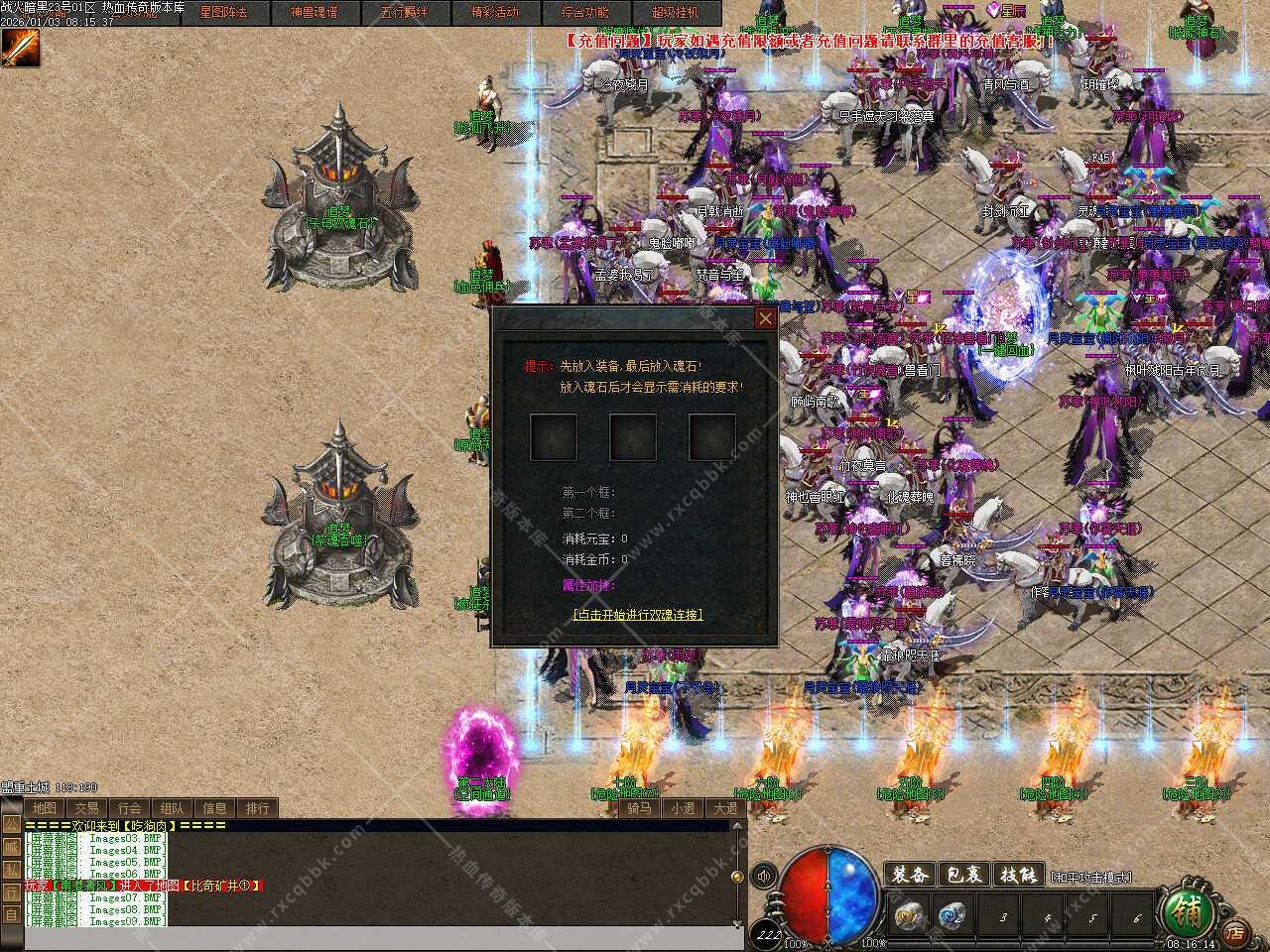
Task: Open the 星图阵法 top menu
Action: click(223, 13)
